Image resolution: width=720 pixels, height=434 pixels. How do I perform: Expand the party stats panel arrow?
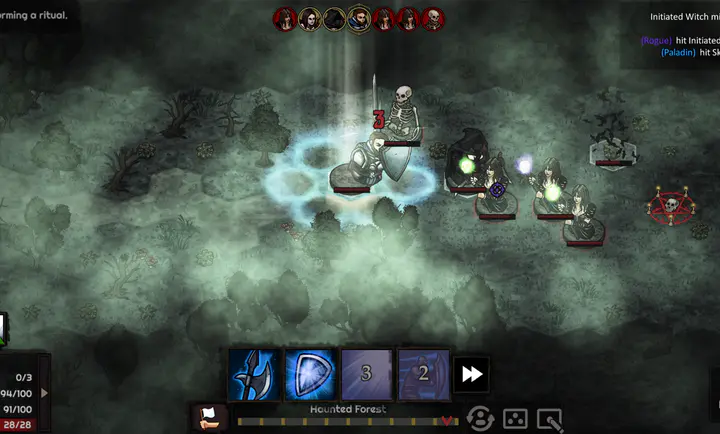(43, 393)
